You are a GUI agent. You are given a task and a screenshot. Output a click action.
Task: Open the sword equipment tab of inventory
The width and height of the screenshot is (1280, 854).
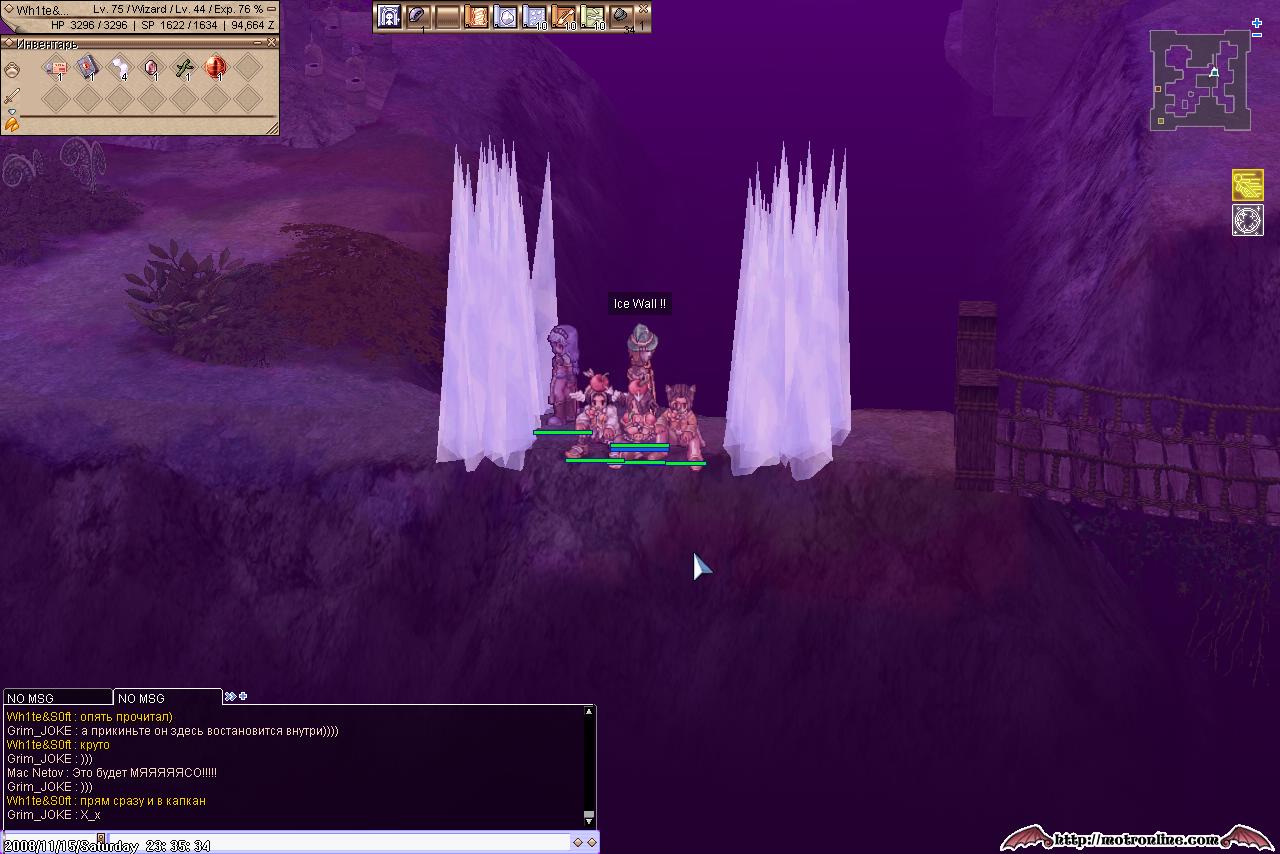pos(12,96)
